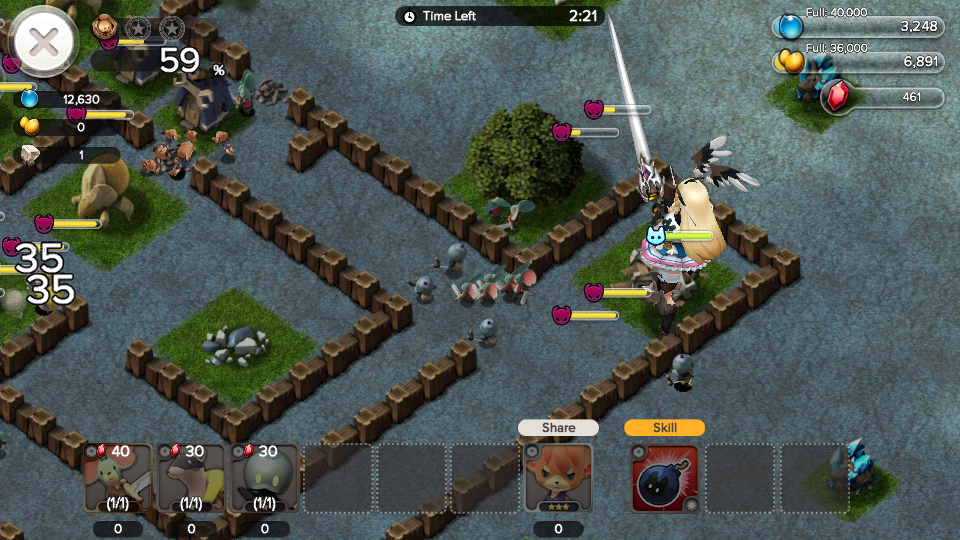Click the orange Skill label
Screen dimensions: 960x540
click(665, 427)
